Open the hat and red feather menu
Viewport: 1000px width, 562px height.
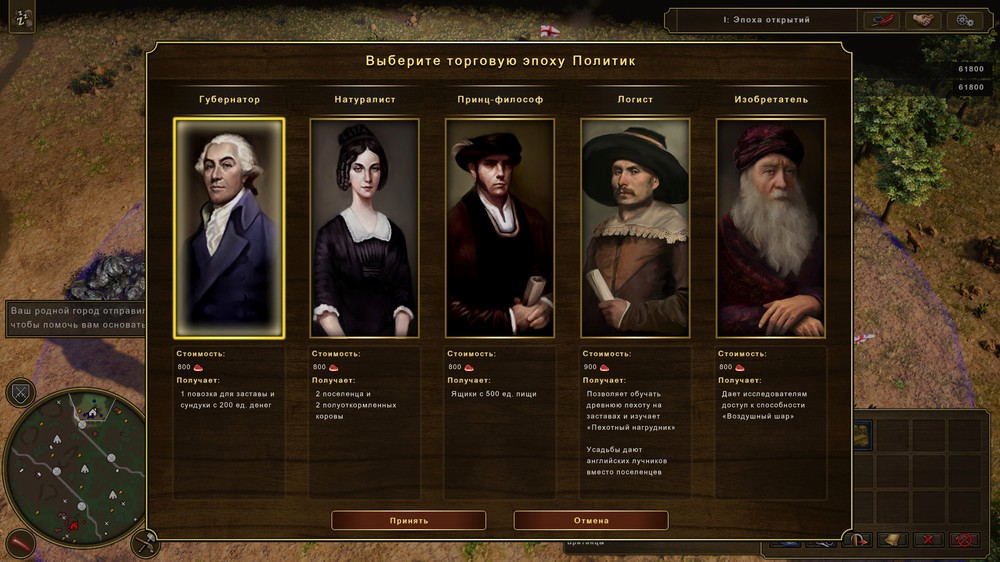pyautogui.click(x=881, y=20)
